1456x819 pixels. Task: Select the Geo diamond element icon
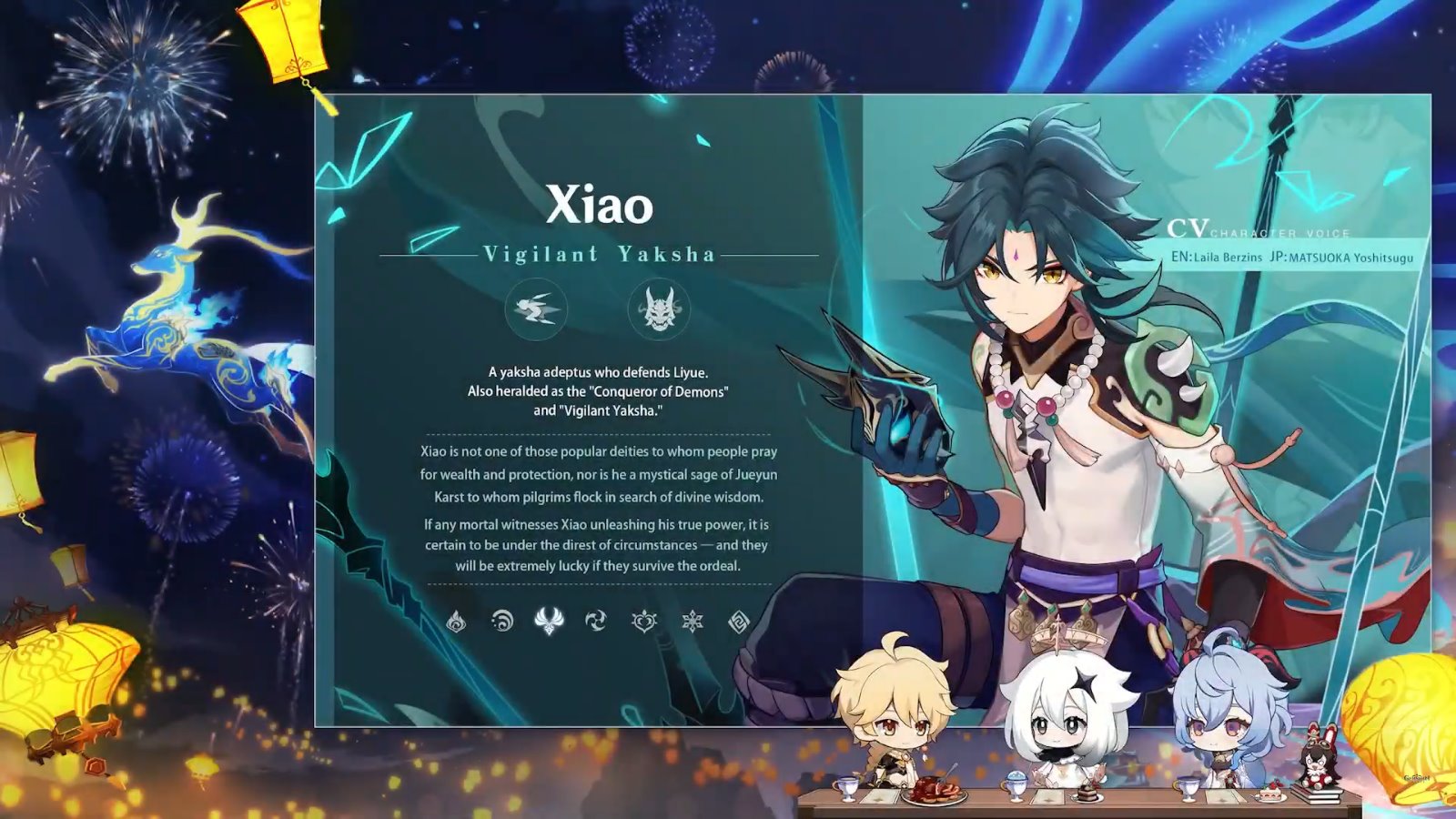(x=739, y=622)
